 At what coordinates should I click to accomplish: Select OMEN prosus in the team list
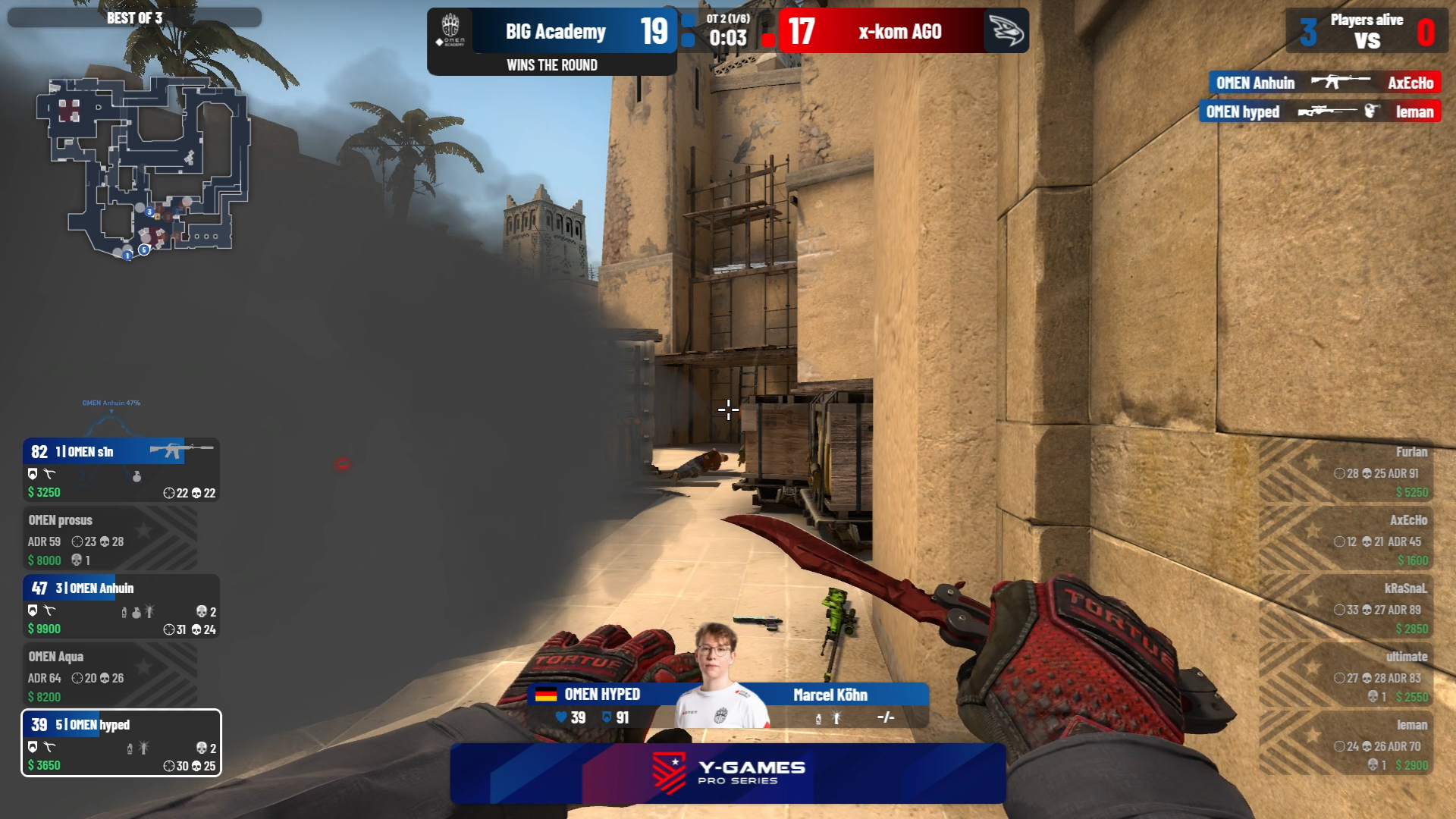[111, 539]
